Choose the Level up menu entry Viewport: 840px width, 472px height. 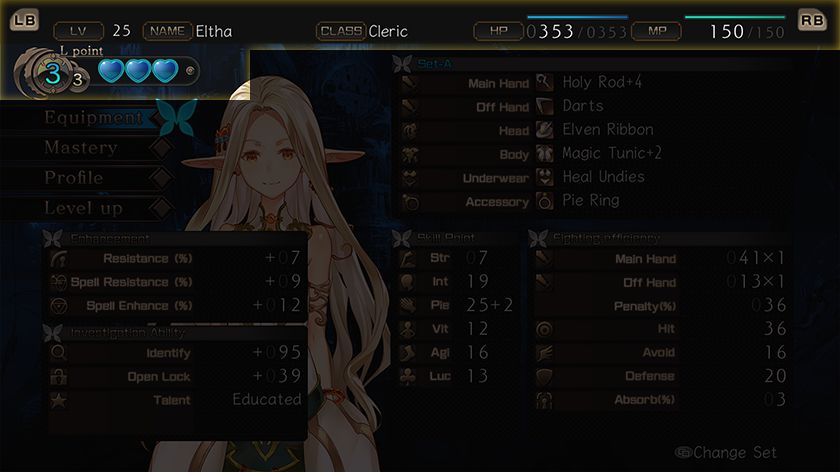tap(83, 208)
